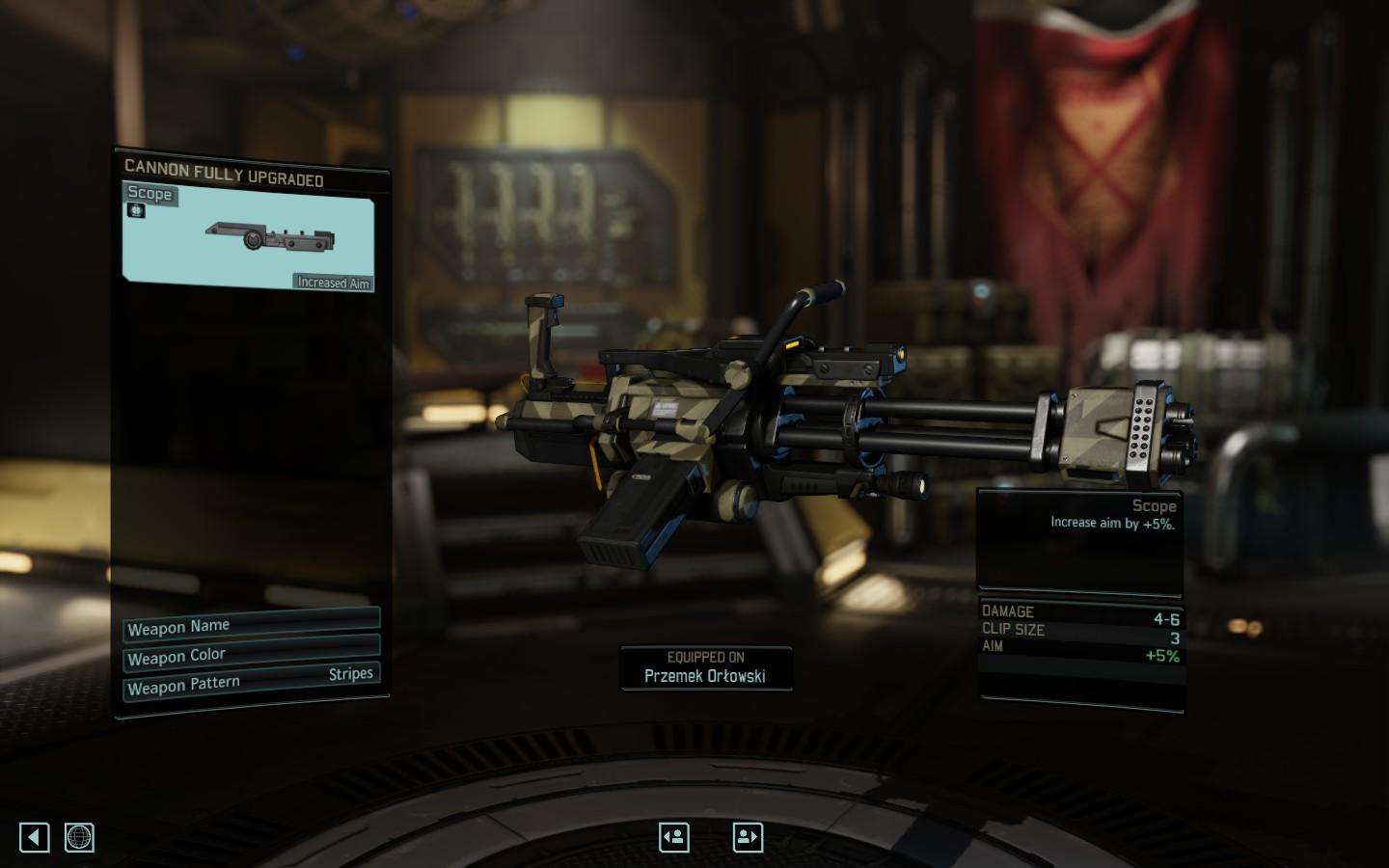This screenshot has width=1389, height=868.
Task: Go back with the left arrow button
Action: pyautogui.click(x=35, y=836)
